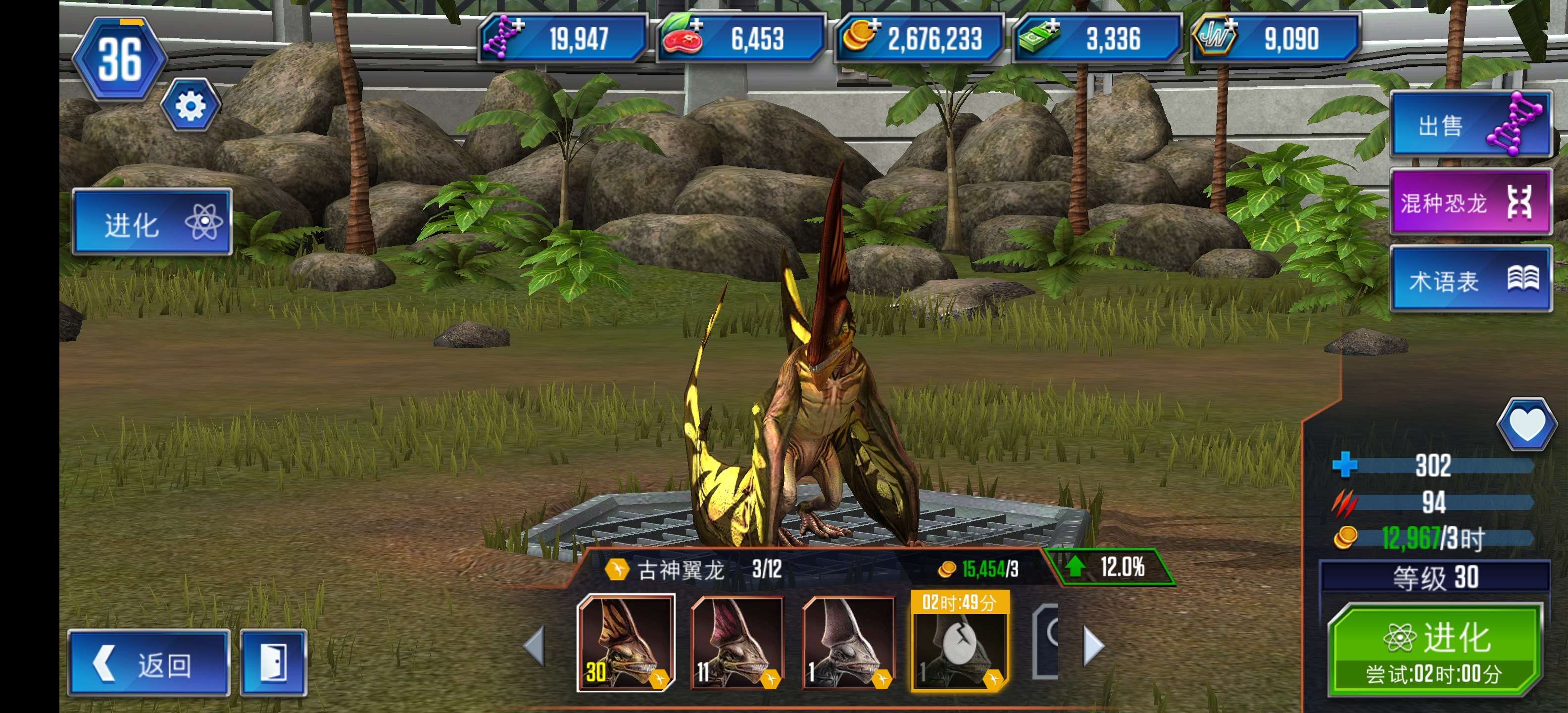
Task: Start the green 进化 evolve attempt
Action: point(1435,649)
